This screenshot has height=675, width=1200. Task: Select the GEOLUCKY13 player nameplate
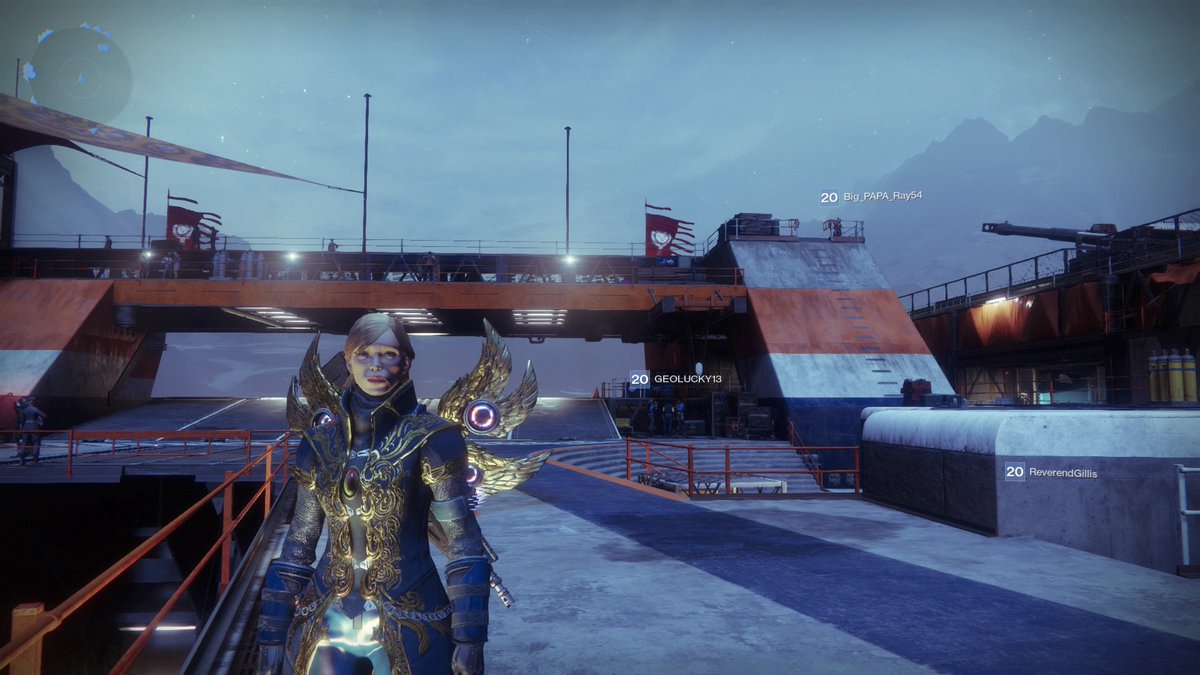pos(677,380)
